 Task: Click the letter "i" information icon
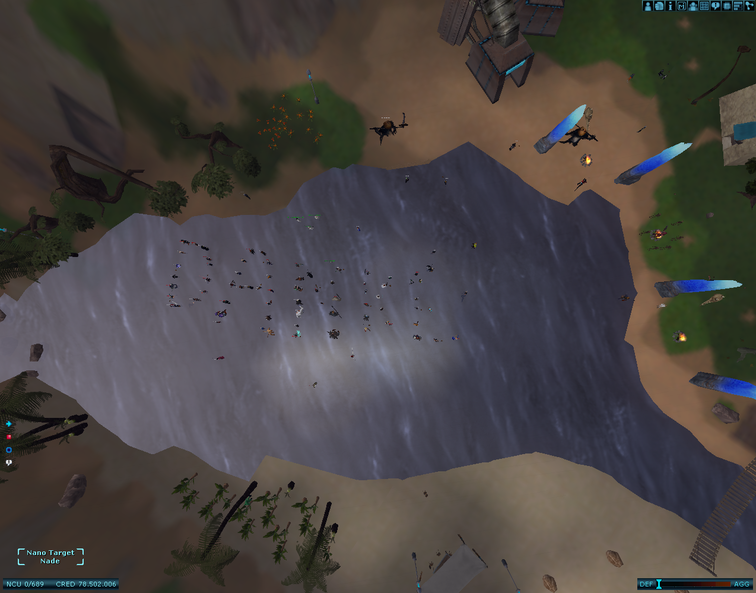[670, 6]
